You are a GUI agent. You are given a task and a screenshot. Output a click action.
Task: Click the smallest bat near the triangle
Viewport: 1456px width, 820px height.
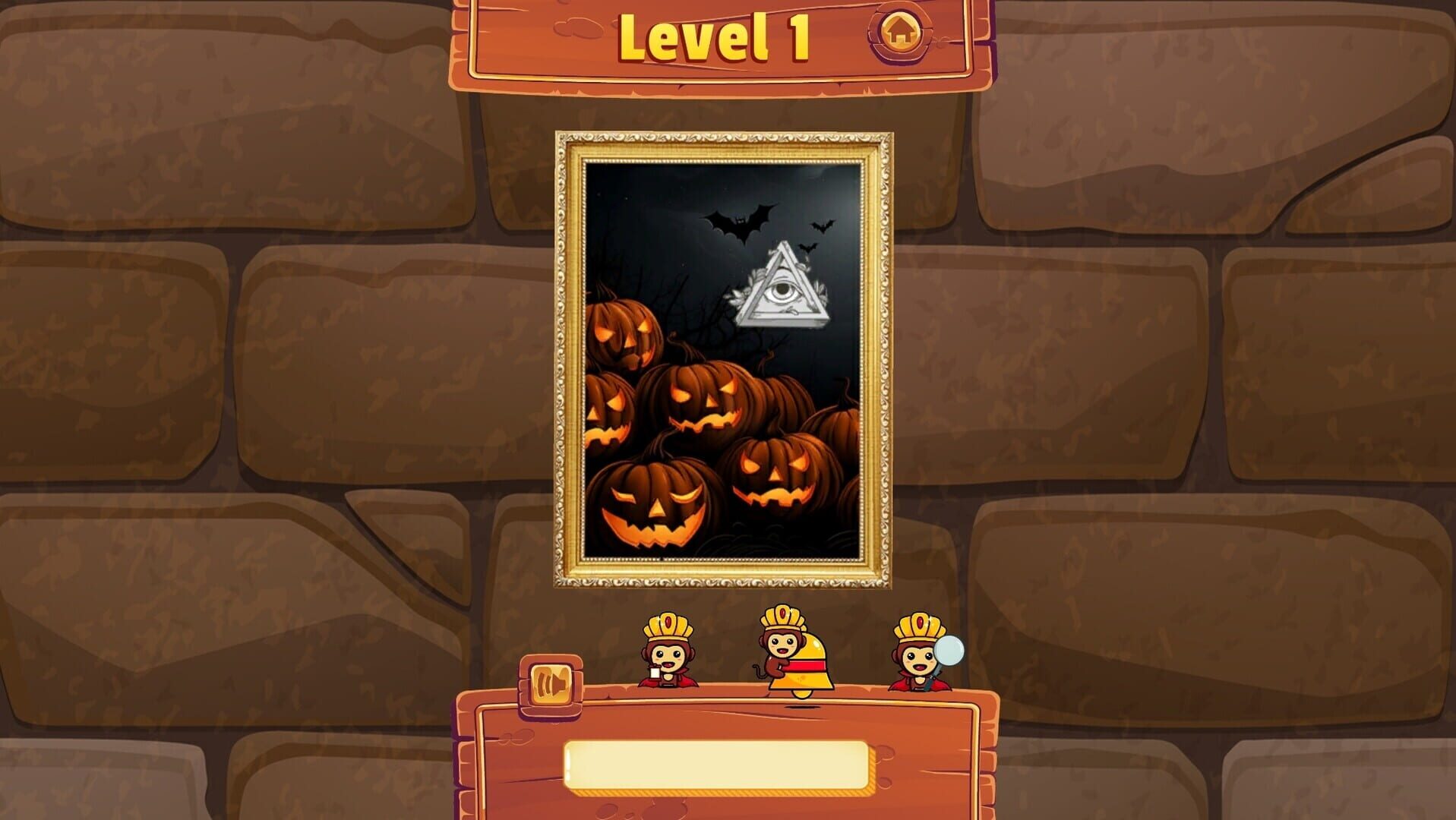[x=808, y=248]
